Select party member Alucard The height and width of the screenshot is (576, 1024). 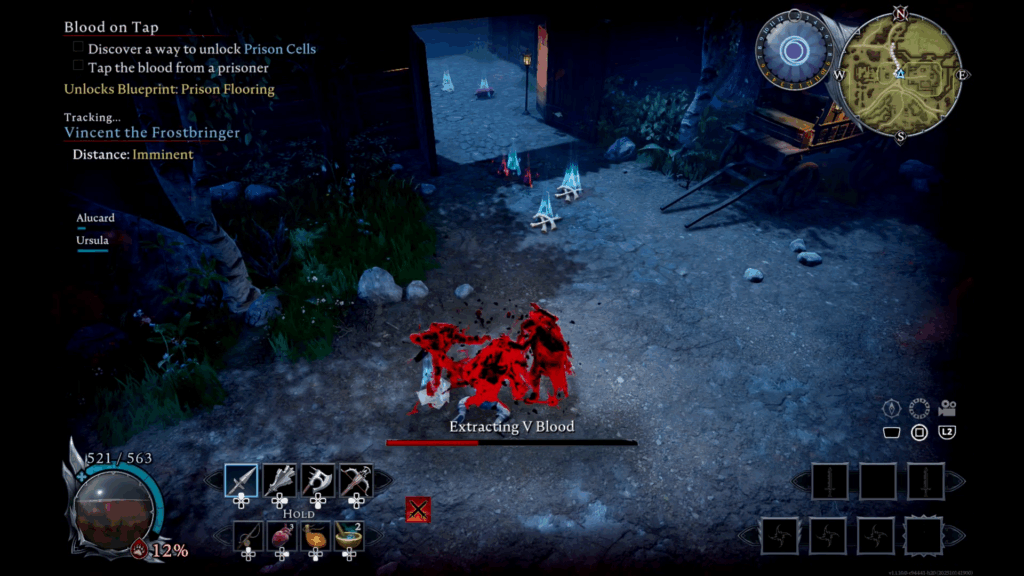click(x=95, y=218)
